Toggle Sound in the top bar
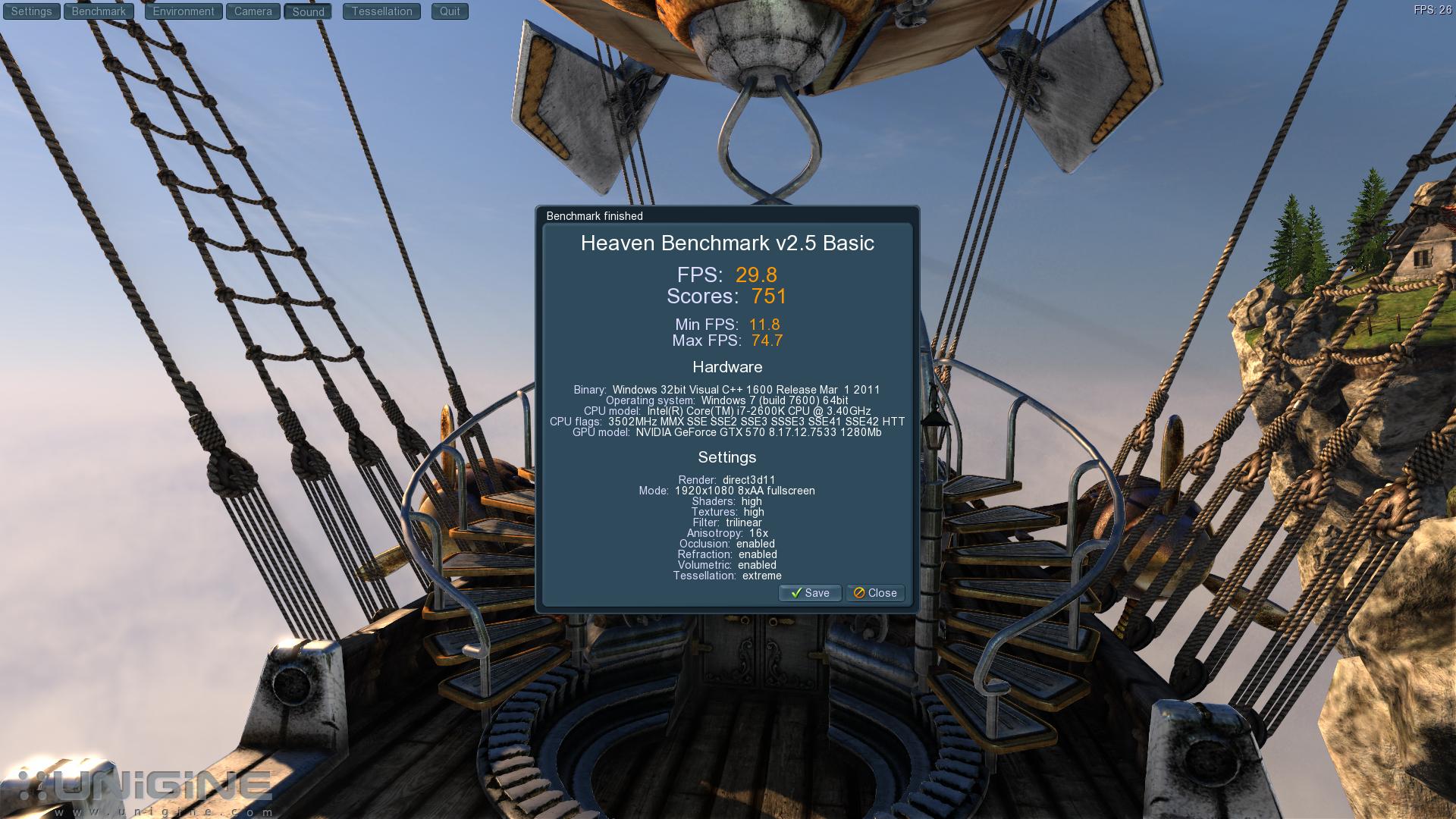Image resolution: width=1456 pixels, height=819 pixels. [308, 12]
